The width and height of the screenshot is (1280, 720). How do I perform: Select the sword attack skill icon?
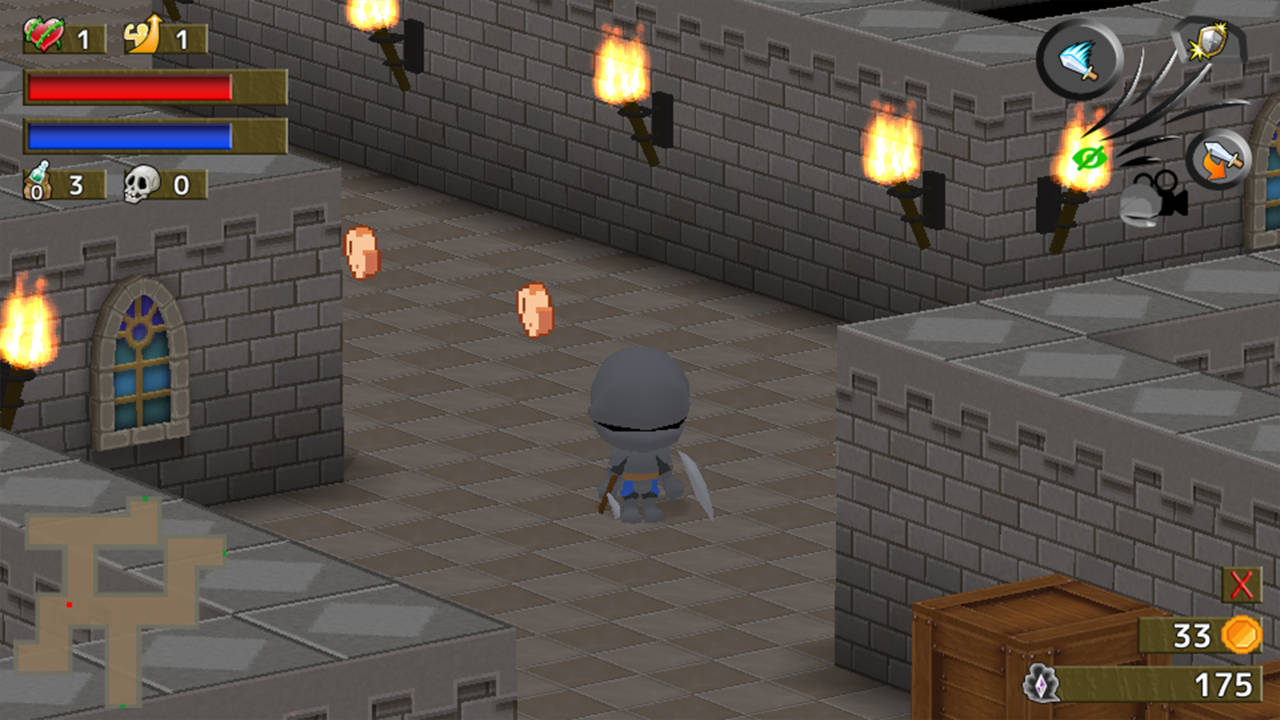pyautogui.click(x=1081, y=57)
